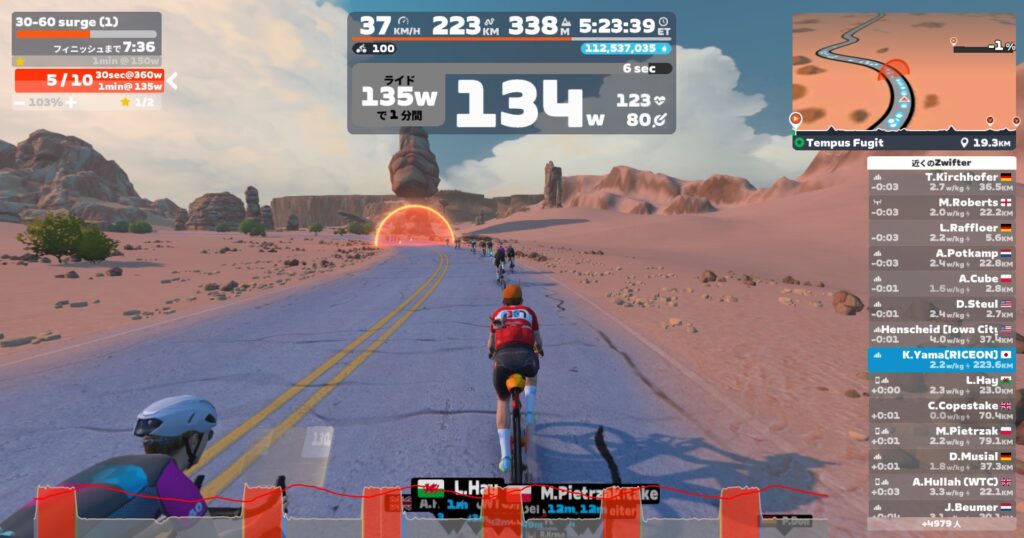Viewport: 1024px width, 538px height.
Task: Click the workout power graph along the bottom
Action: [x=430, y=510]
